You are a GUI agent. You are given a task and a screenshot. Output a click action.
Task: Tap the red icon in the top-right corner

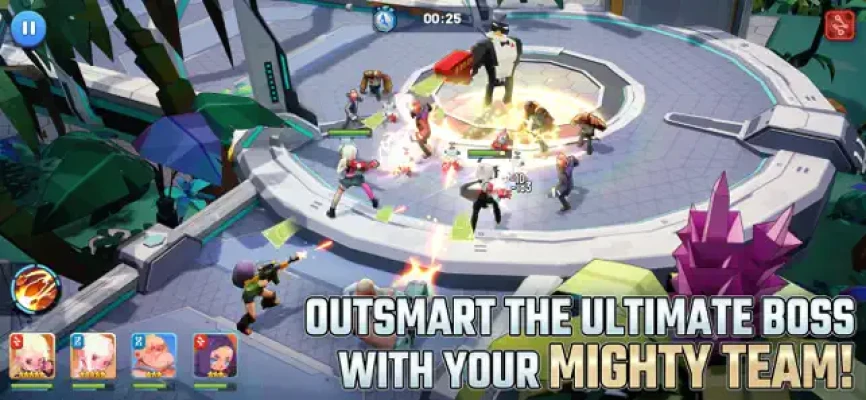838,24
